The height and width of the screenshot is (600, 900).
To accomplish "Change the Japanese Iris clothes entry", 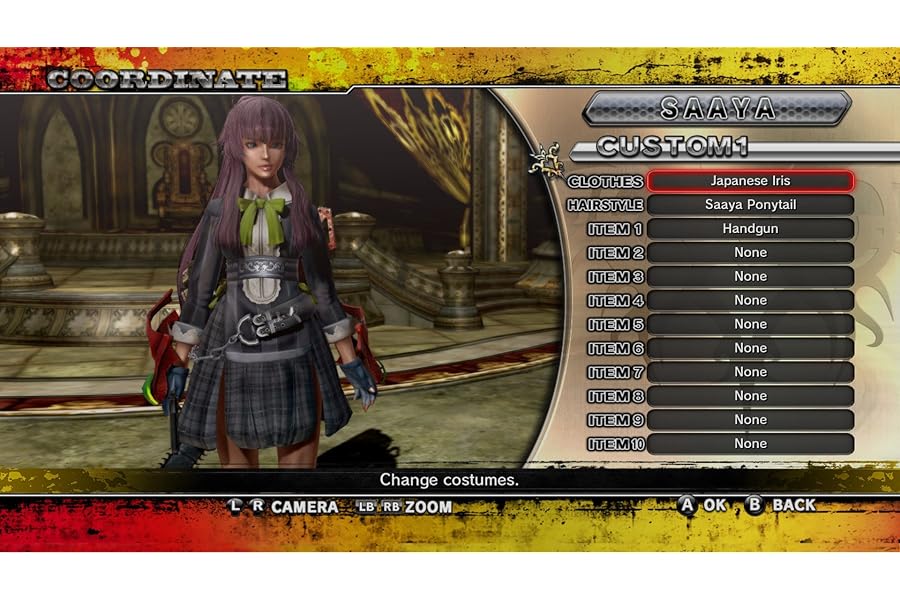I will click(x=750, y=181).
